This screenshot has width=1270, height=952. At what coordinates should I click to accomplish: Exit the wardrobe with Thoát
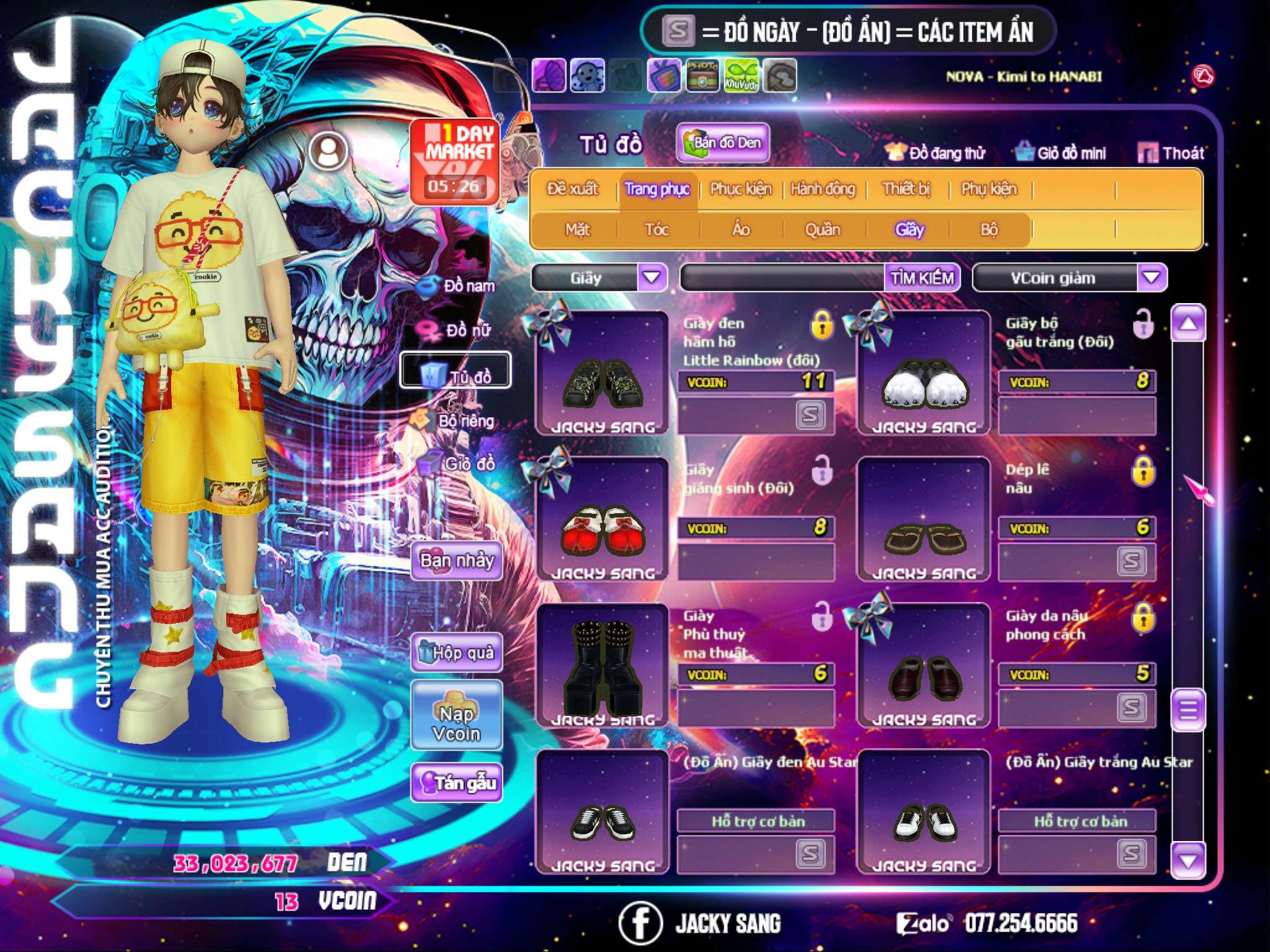point(1171,153)
